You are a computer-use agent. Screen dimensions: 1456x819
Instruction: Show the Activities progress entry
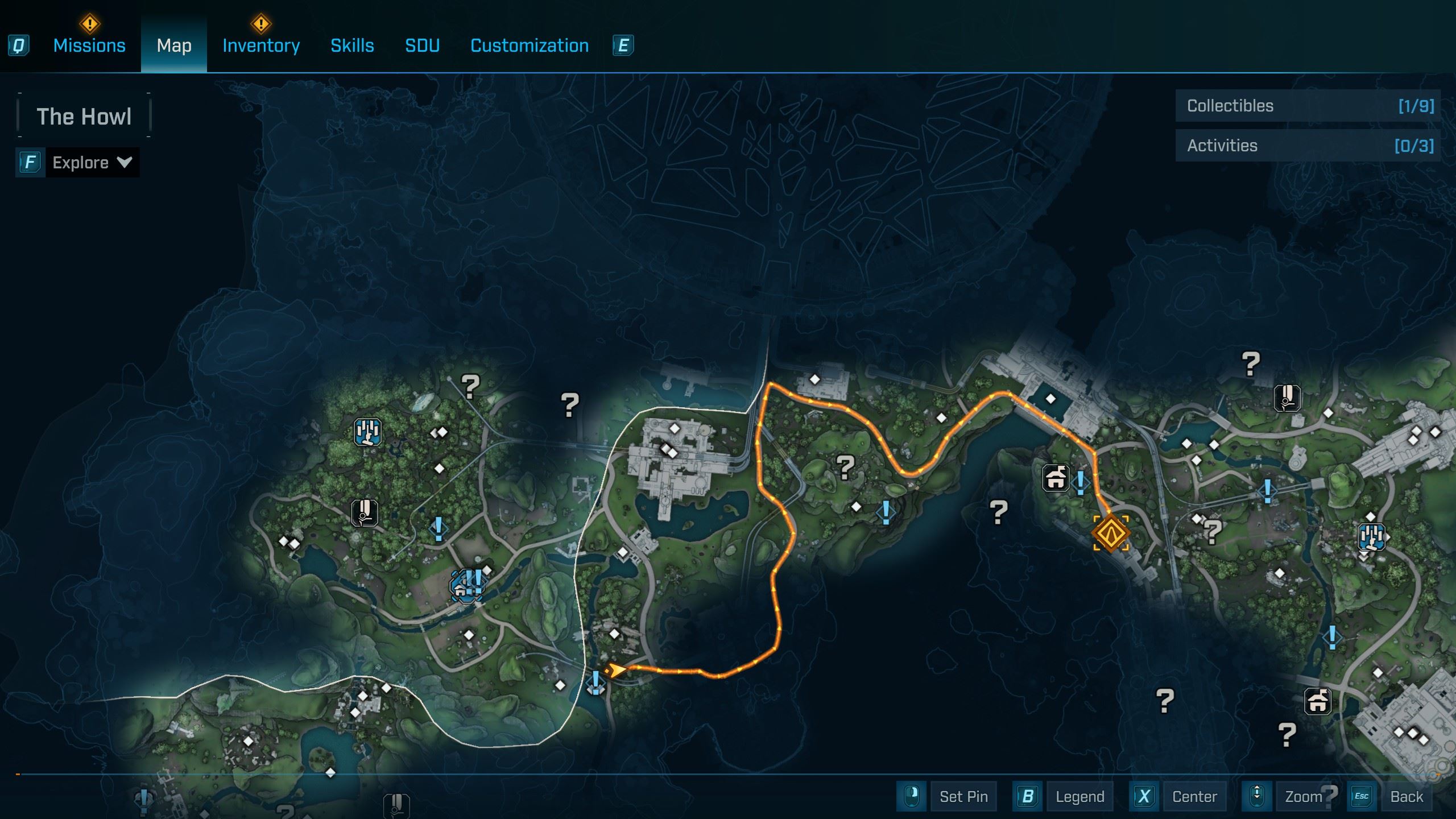click(x=1308, y=146)
